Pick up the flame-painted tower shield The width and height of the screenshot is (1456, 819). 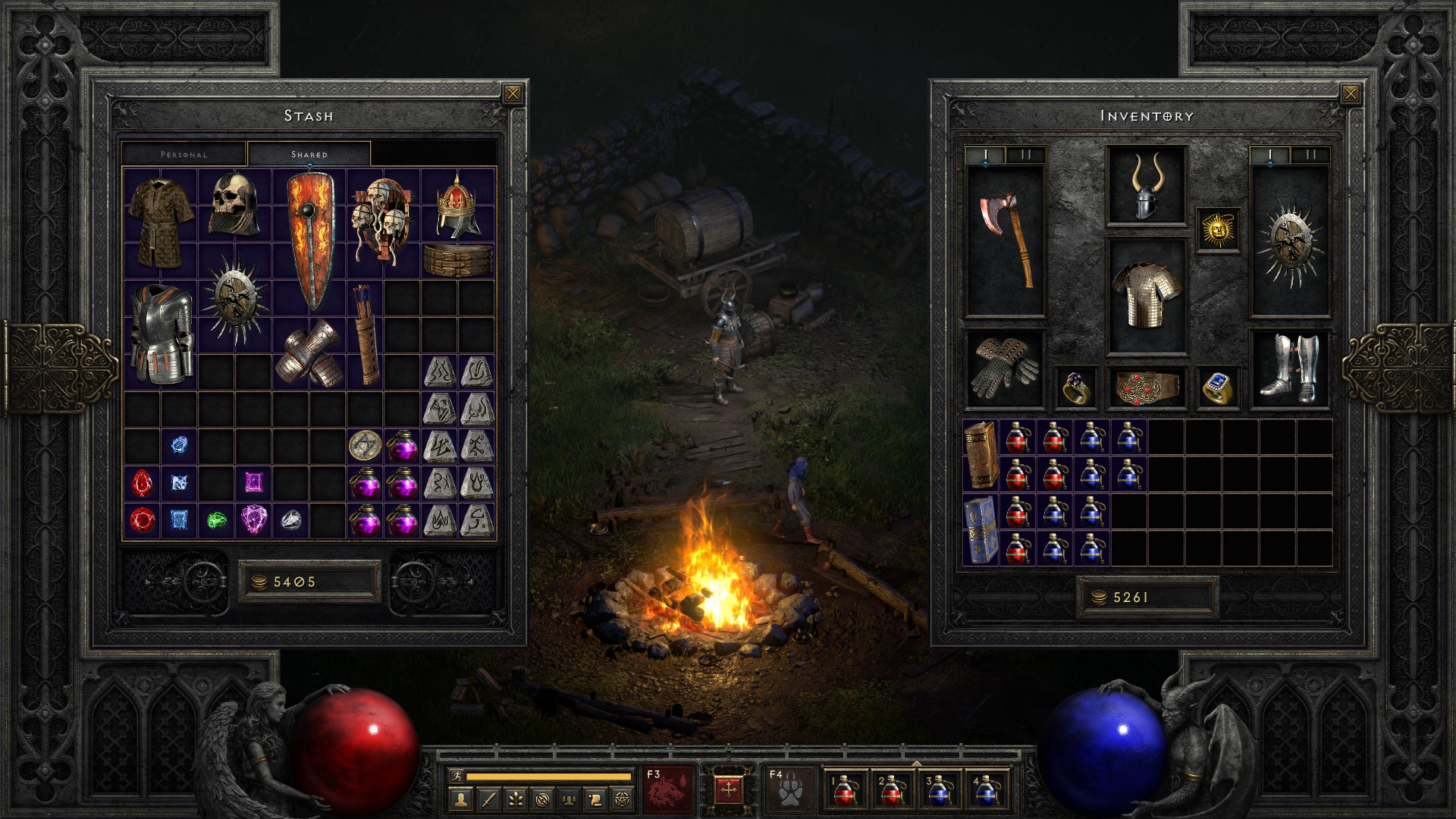pyautogui.click(x=309, y=240)
